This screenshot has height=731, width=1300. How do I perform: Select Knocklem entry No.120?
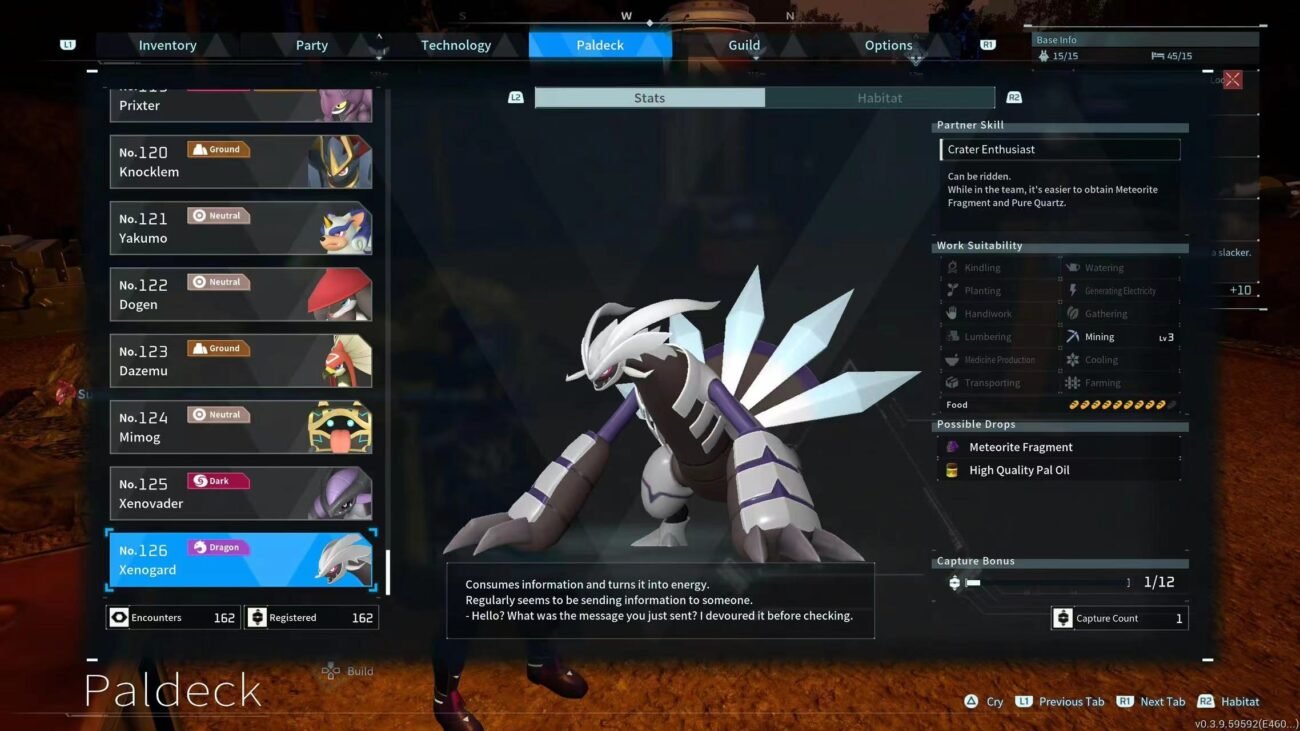(240, 162)
